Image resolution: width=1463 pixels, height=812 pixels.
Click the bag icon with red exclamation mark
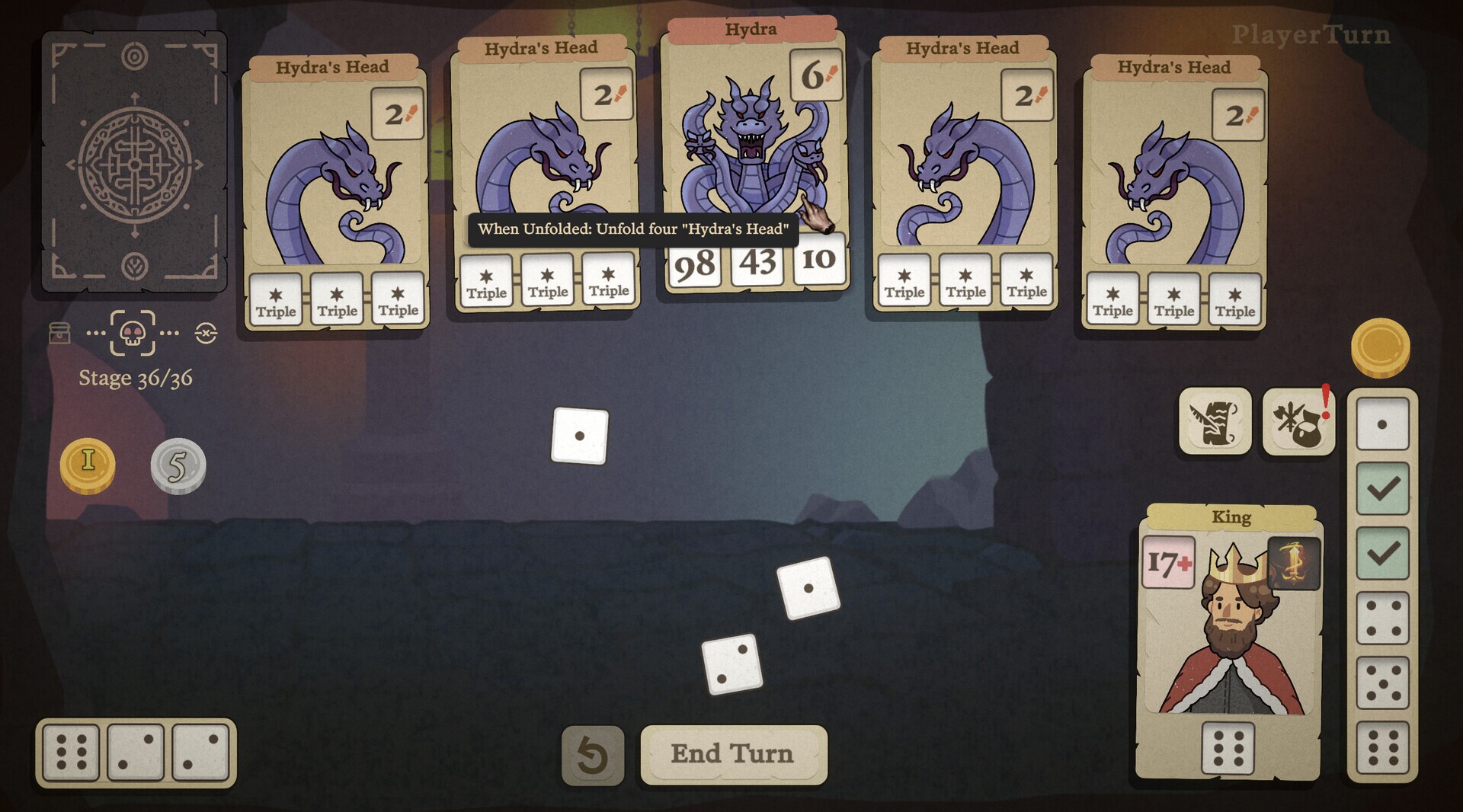1299,420
